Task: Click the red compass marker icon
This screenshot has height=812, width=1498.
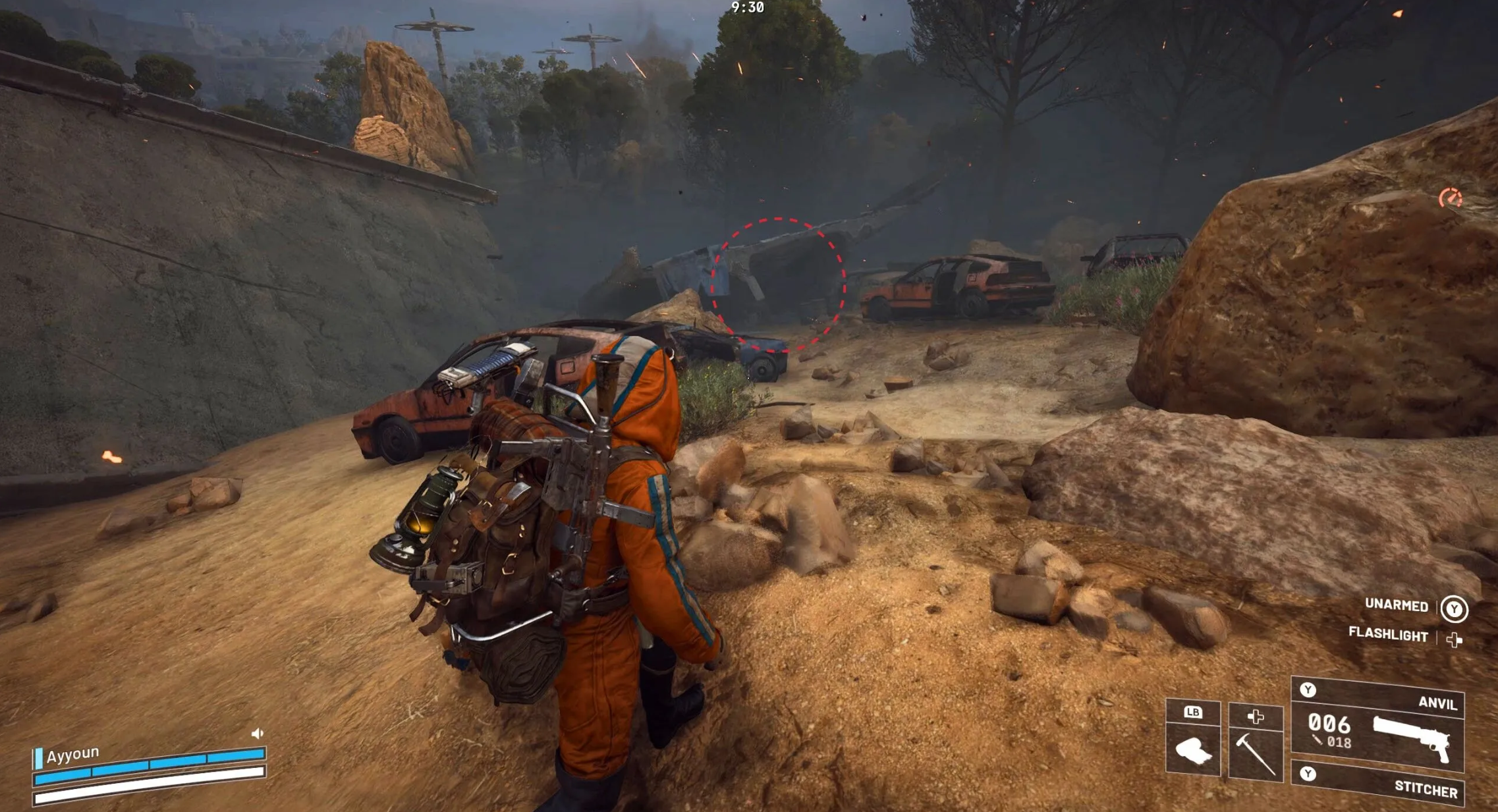Action: (x=1450, y=197)
